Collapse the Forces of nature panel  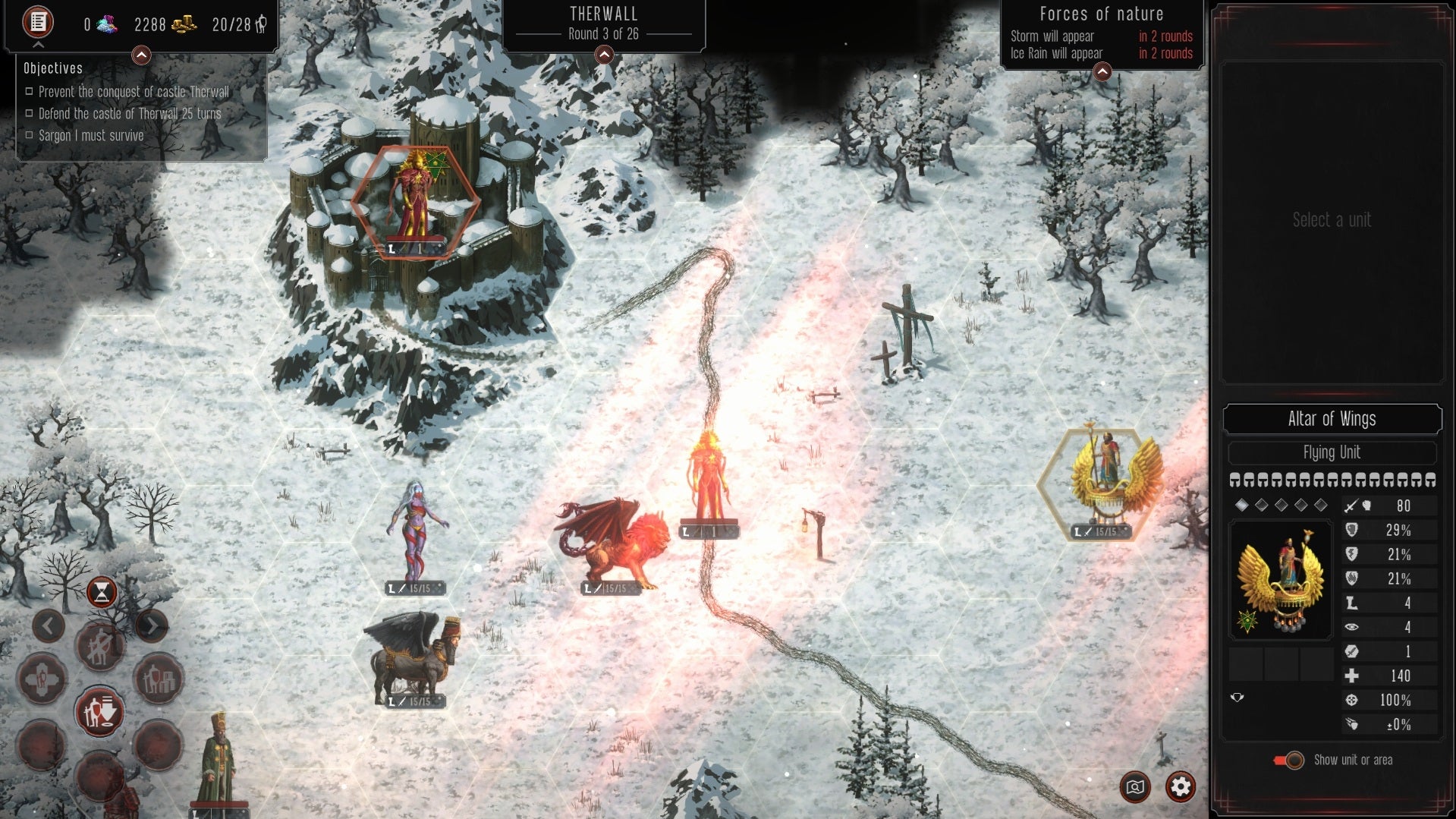coord(1102,71)
